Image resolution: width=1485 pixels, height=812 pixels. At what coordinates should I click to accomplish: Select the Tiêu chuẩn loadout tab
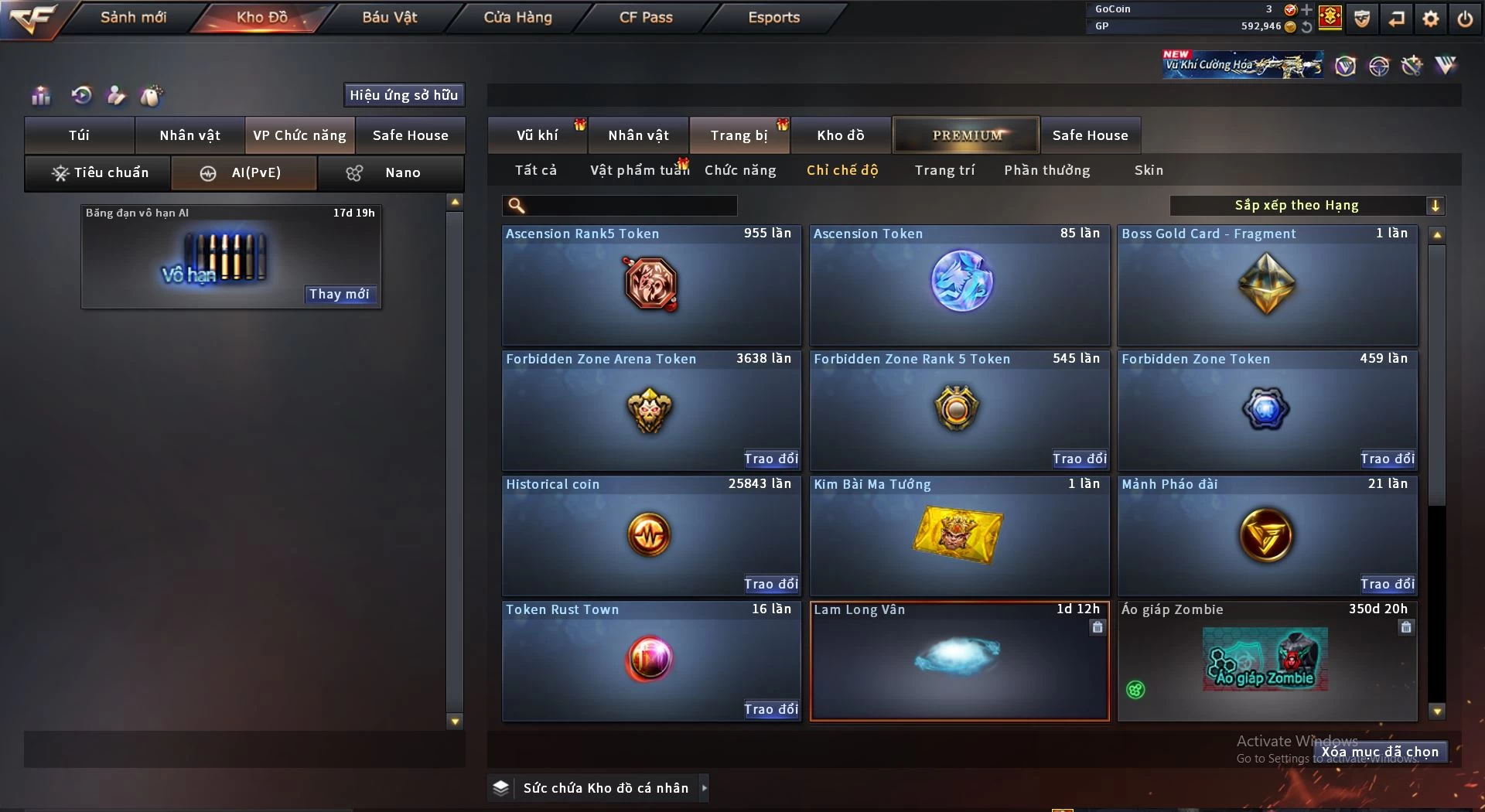click(99, 172)
